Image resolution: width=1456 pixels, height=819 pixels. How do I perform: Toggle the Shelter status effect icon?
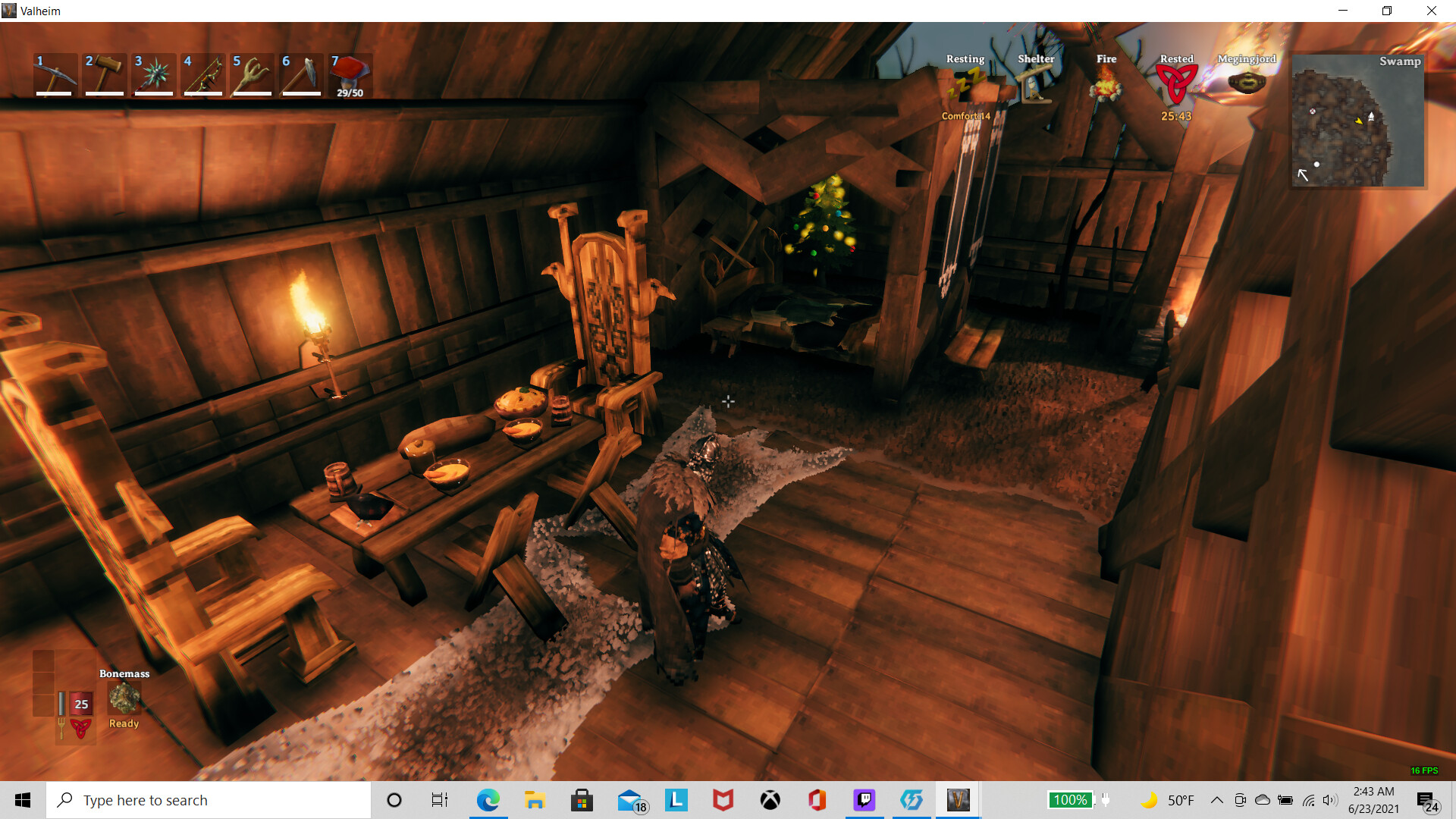(1036, 86)
